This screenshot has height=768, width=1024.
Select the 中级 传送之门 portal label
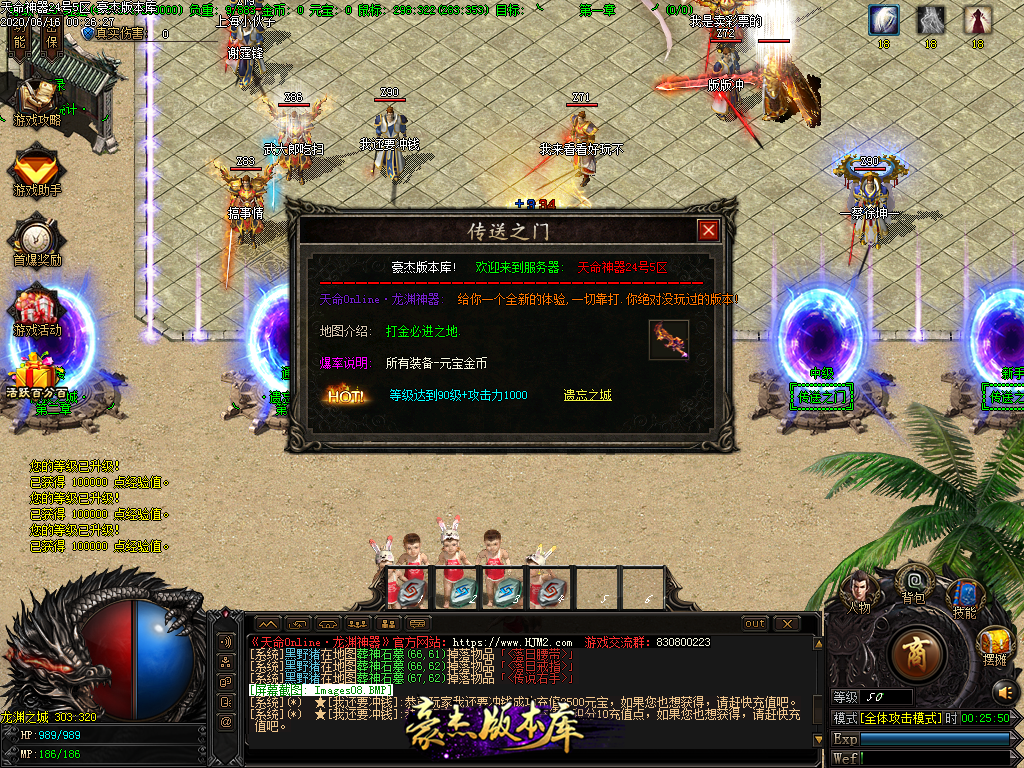pos(821,397)
